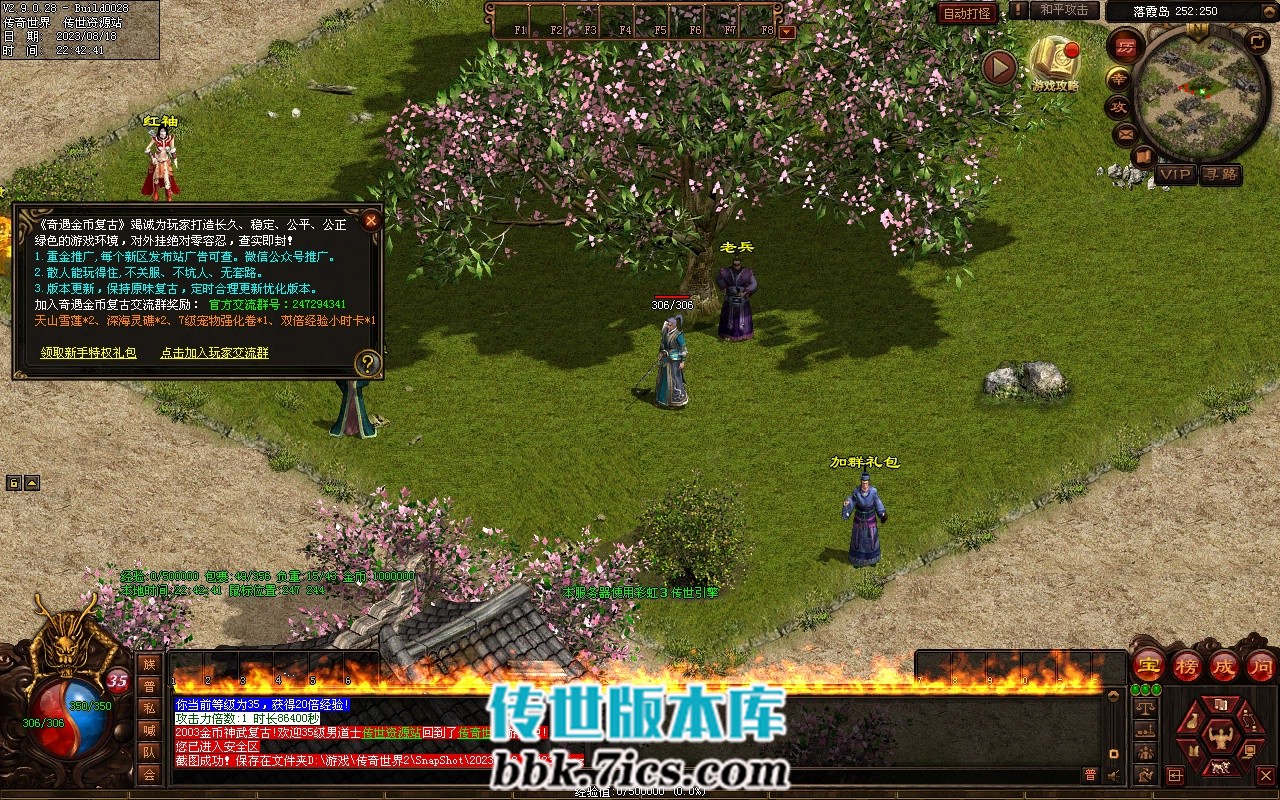Show the 榜 rankings board
This screenshot has width=1280, height=800.
coord(1187,665)
